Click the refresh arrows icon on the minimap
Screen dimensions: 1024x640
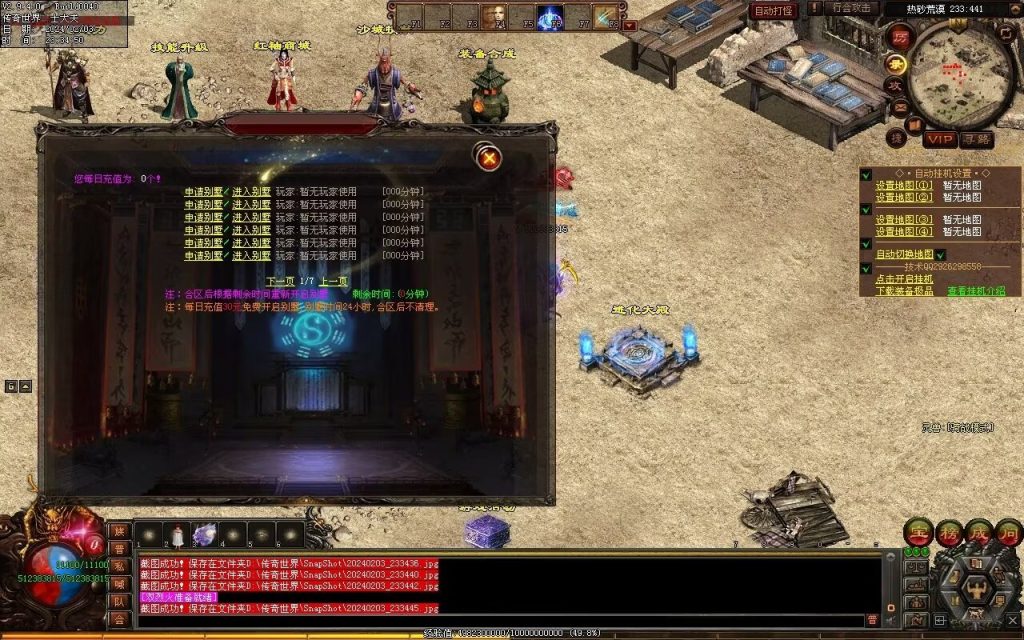pyautogui.click(x=1005, y=33)
